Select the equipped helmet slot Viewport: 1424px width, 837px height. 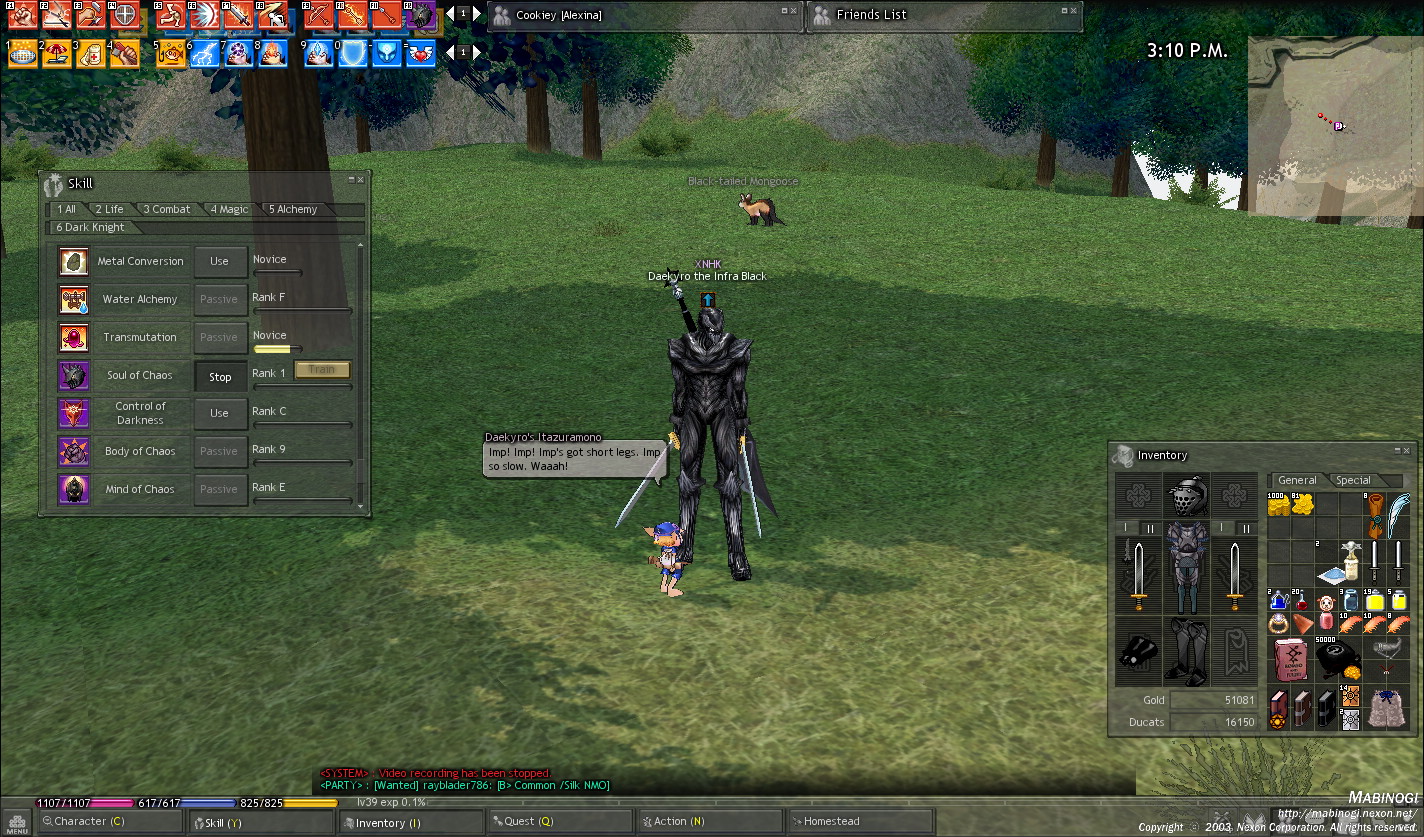coord(1187,495)
